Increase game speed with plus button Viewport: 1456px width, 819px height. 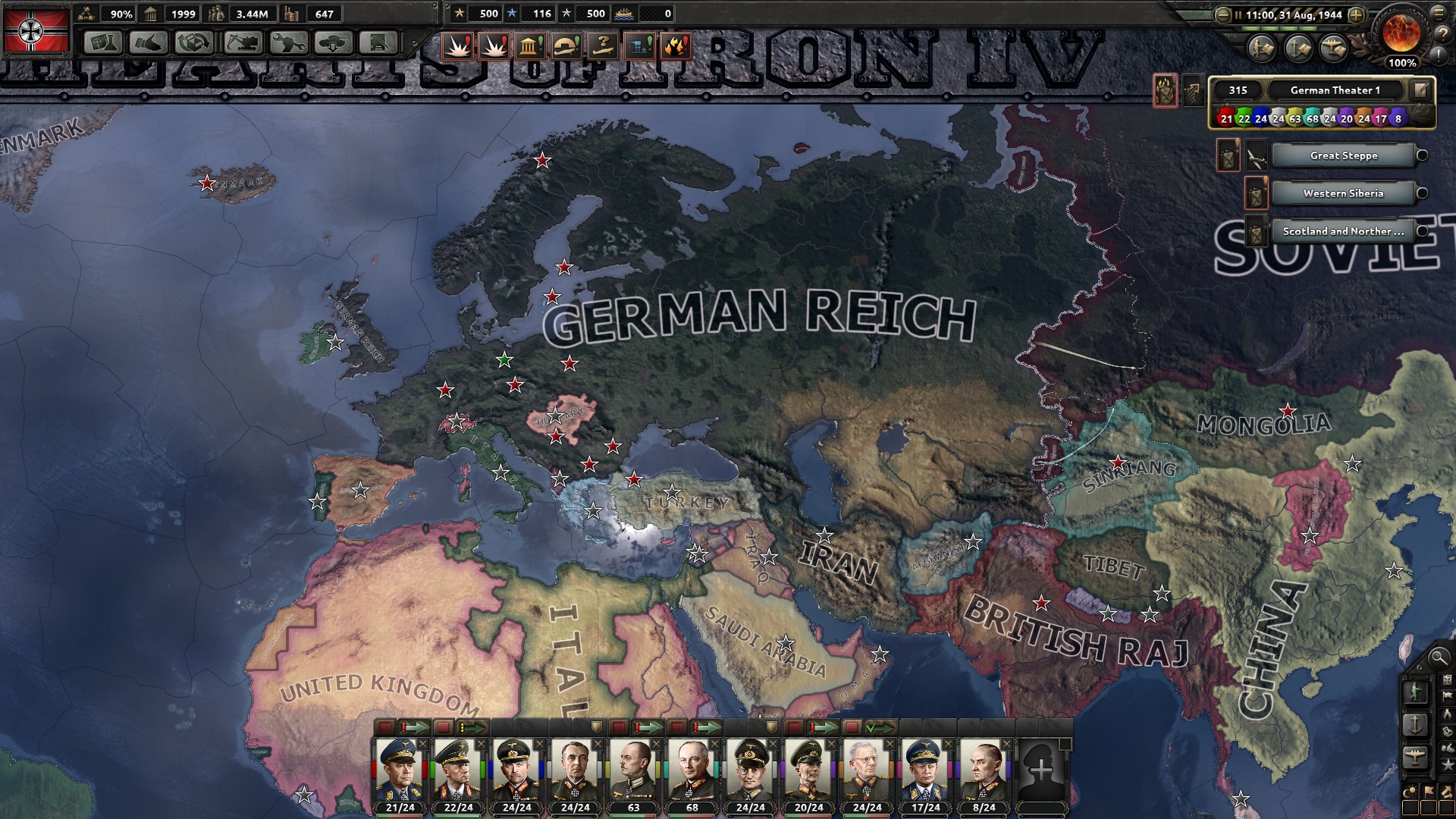[1357, 14]
